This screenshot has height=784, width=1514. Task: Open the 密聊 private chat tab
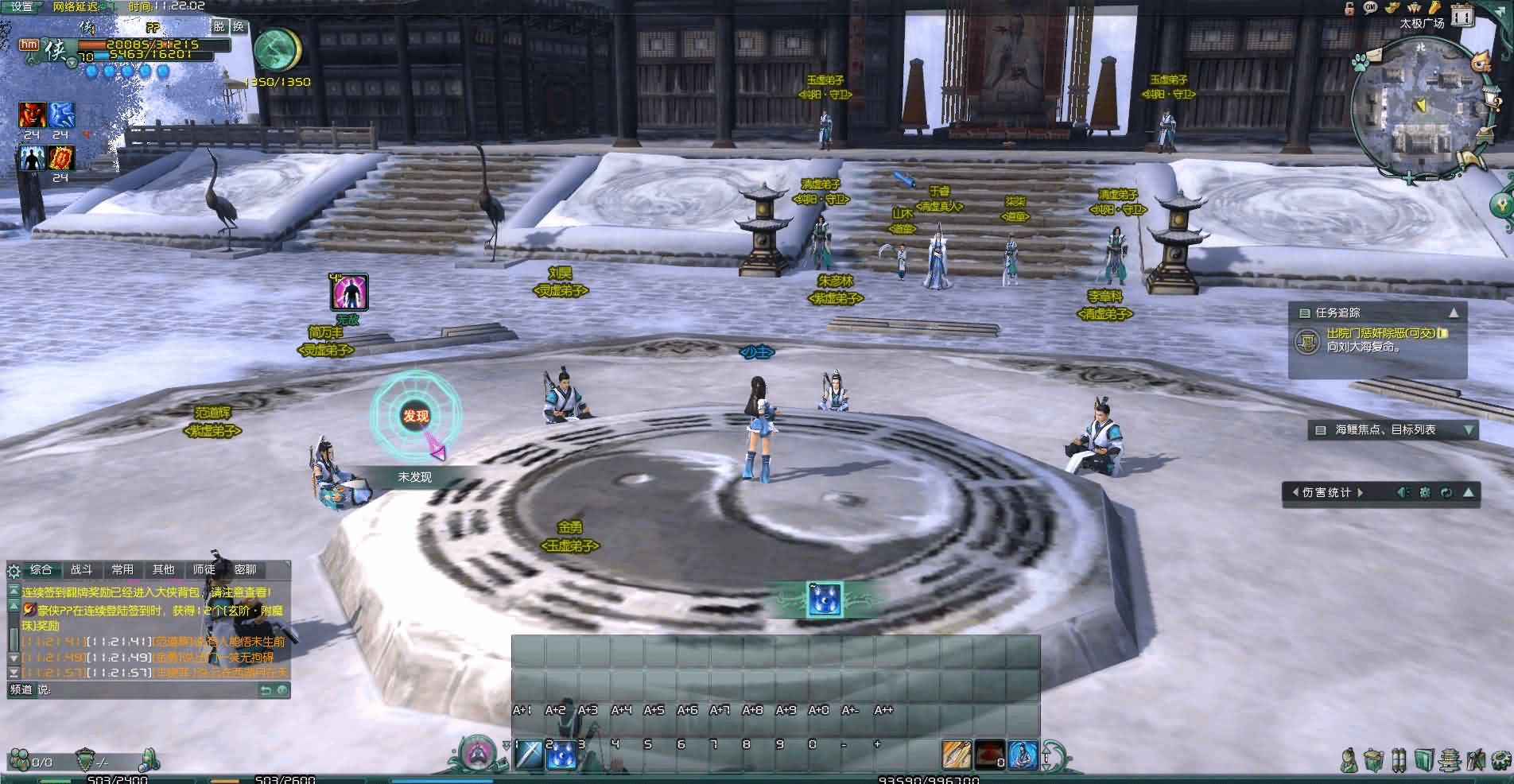(245, 569)
